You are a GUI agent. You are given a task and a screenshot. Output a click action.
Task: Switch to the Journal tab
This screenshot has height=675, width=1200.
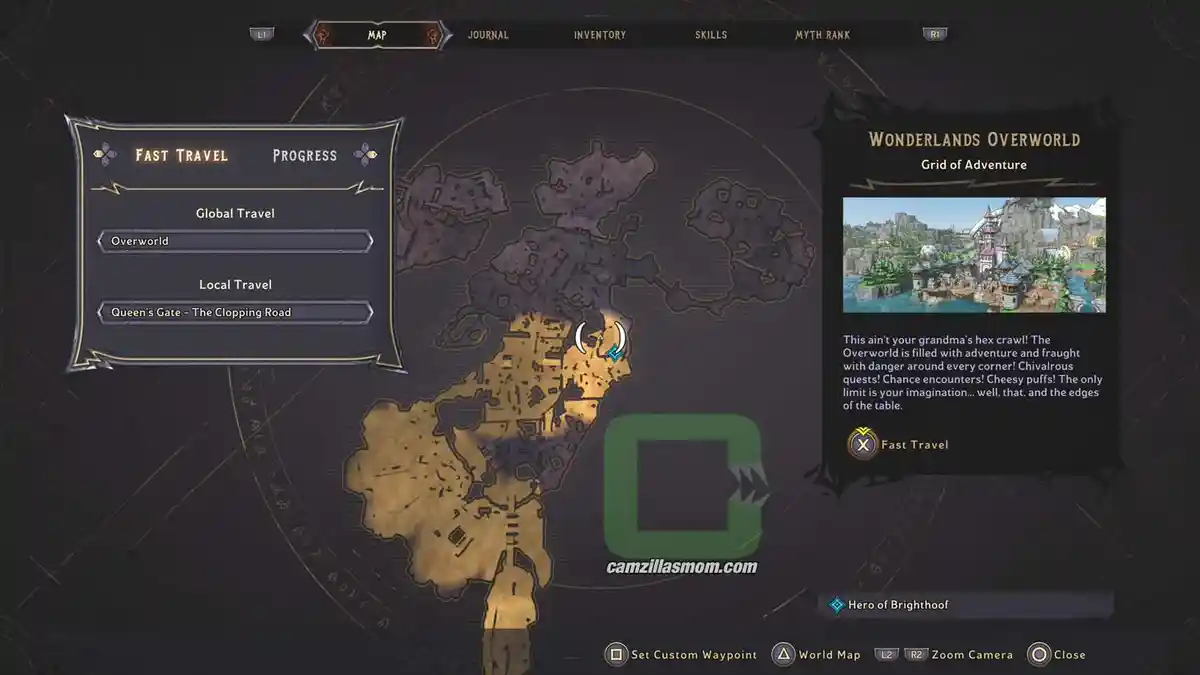(488, 35)
